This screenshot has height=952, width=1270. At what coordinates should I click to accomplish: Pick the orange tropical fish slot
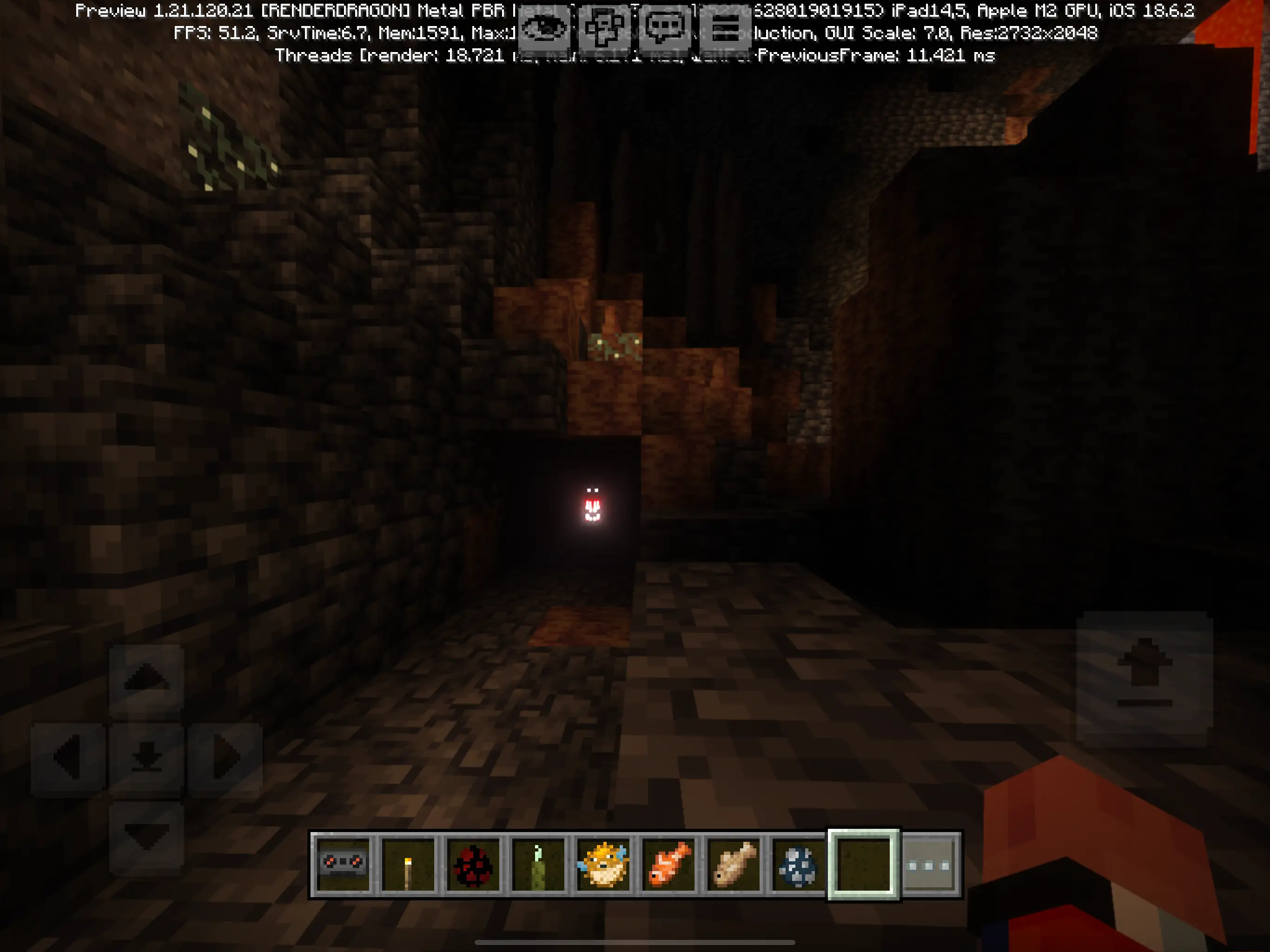668,864
